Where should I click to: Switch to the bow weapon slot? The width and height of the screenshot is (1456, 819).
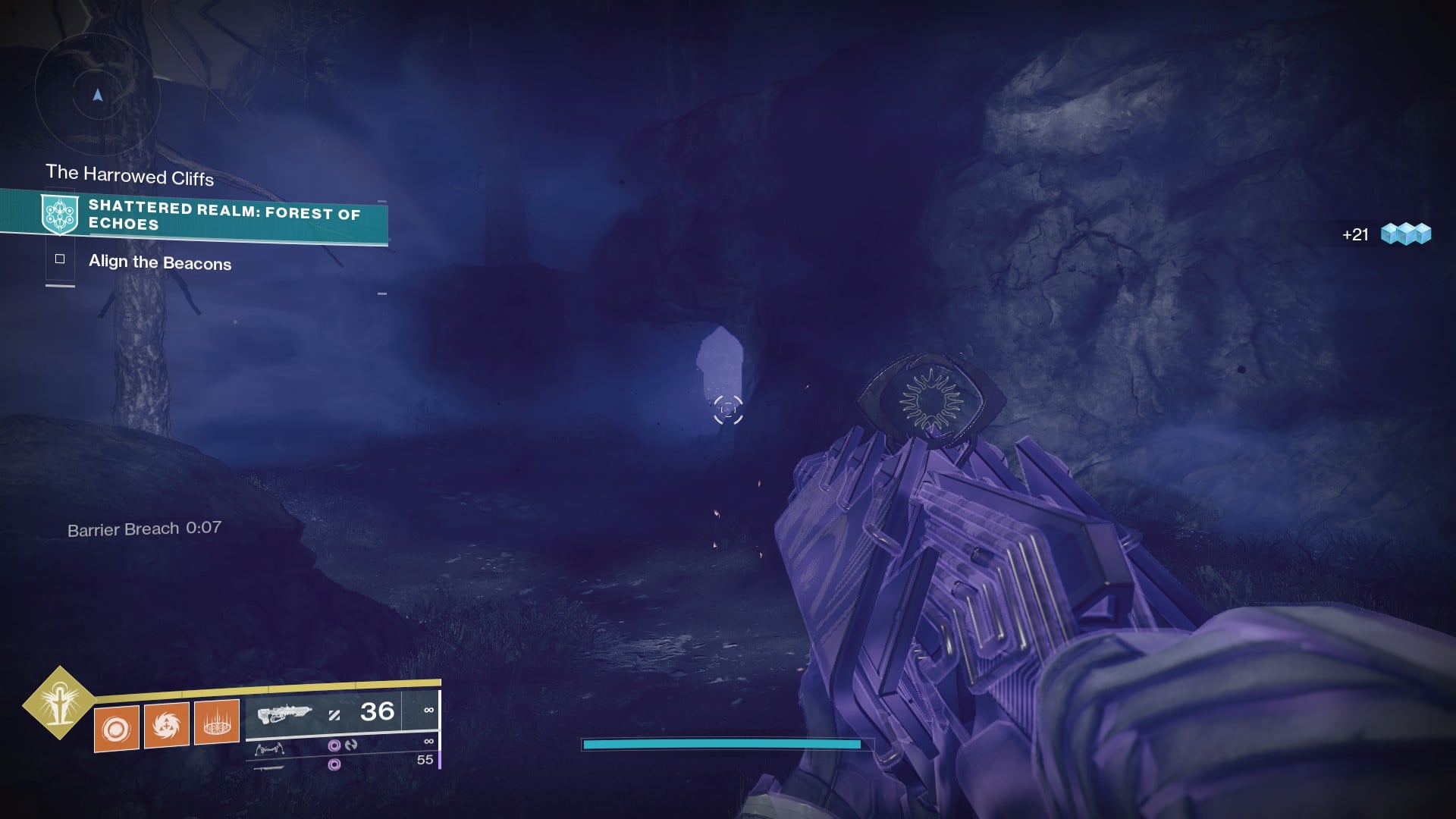270,749
